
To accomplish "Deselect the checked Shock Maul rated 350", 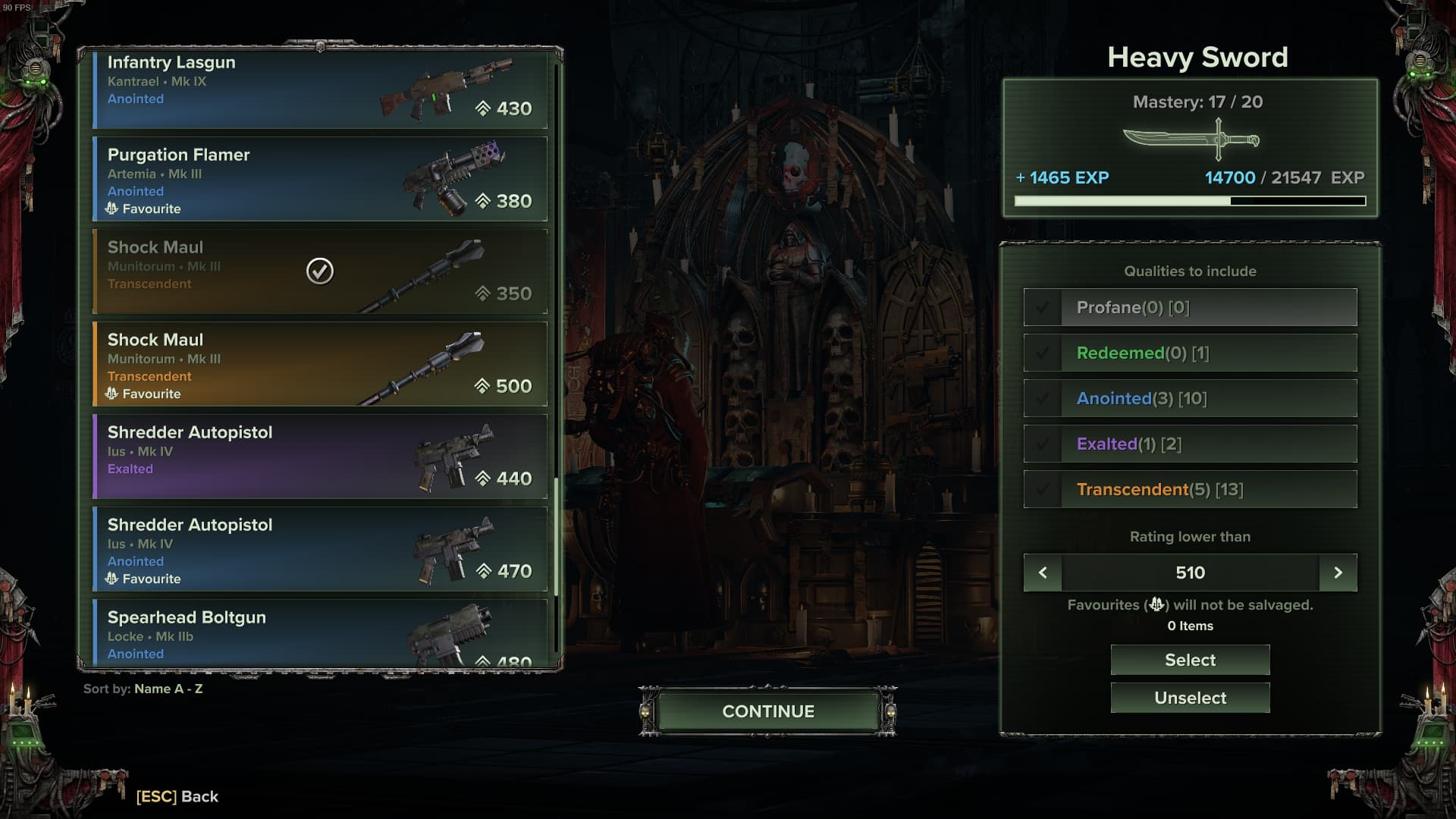I will pos(319,271).
